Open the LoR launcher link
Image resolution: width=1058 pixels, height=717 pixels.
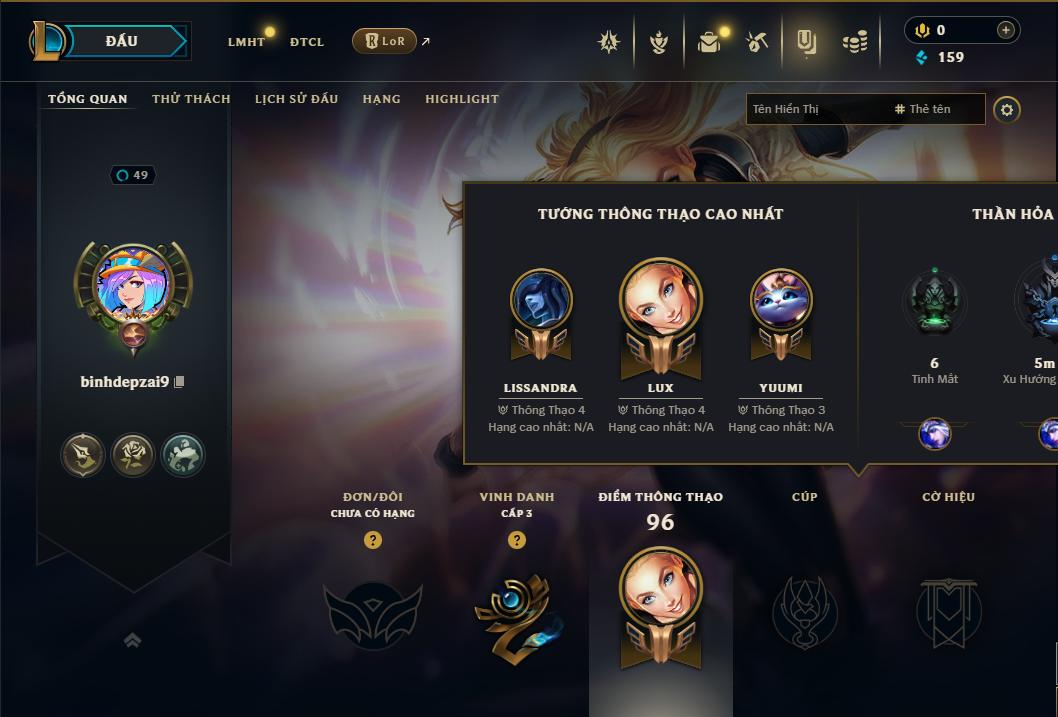pos(385,42)
